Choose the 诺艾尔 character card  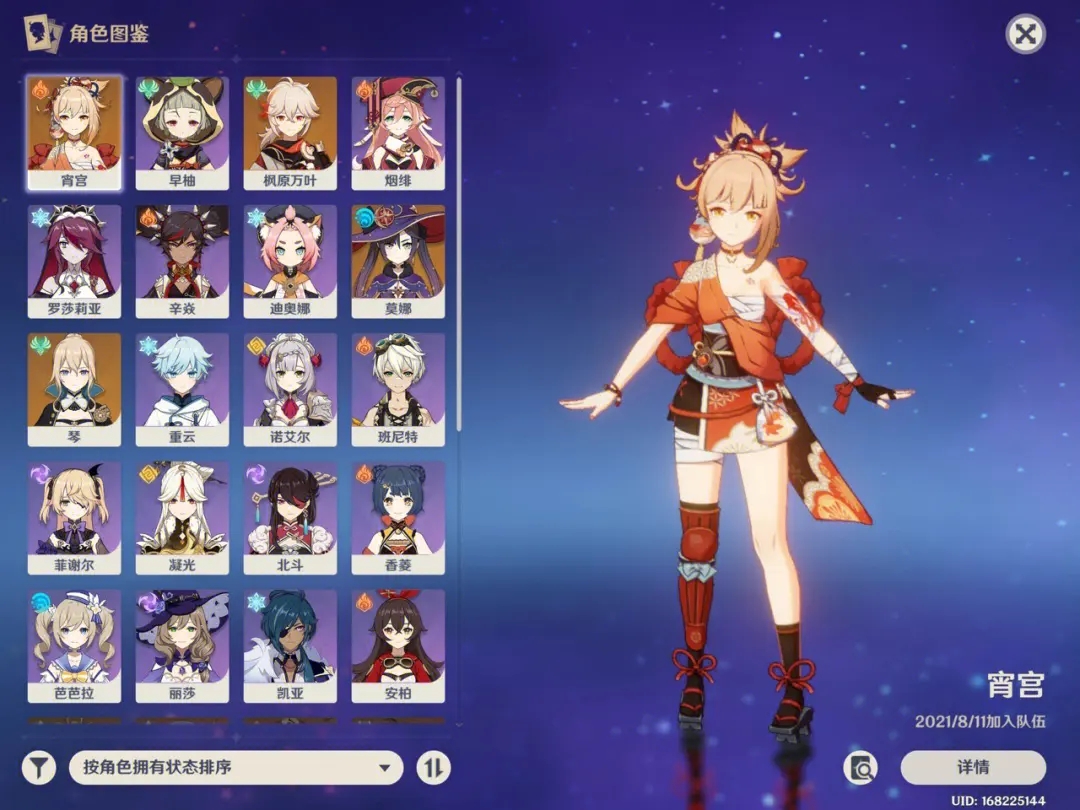(x=290, y=389)
